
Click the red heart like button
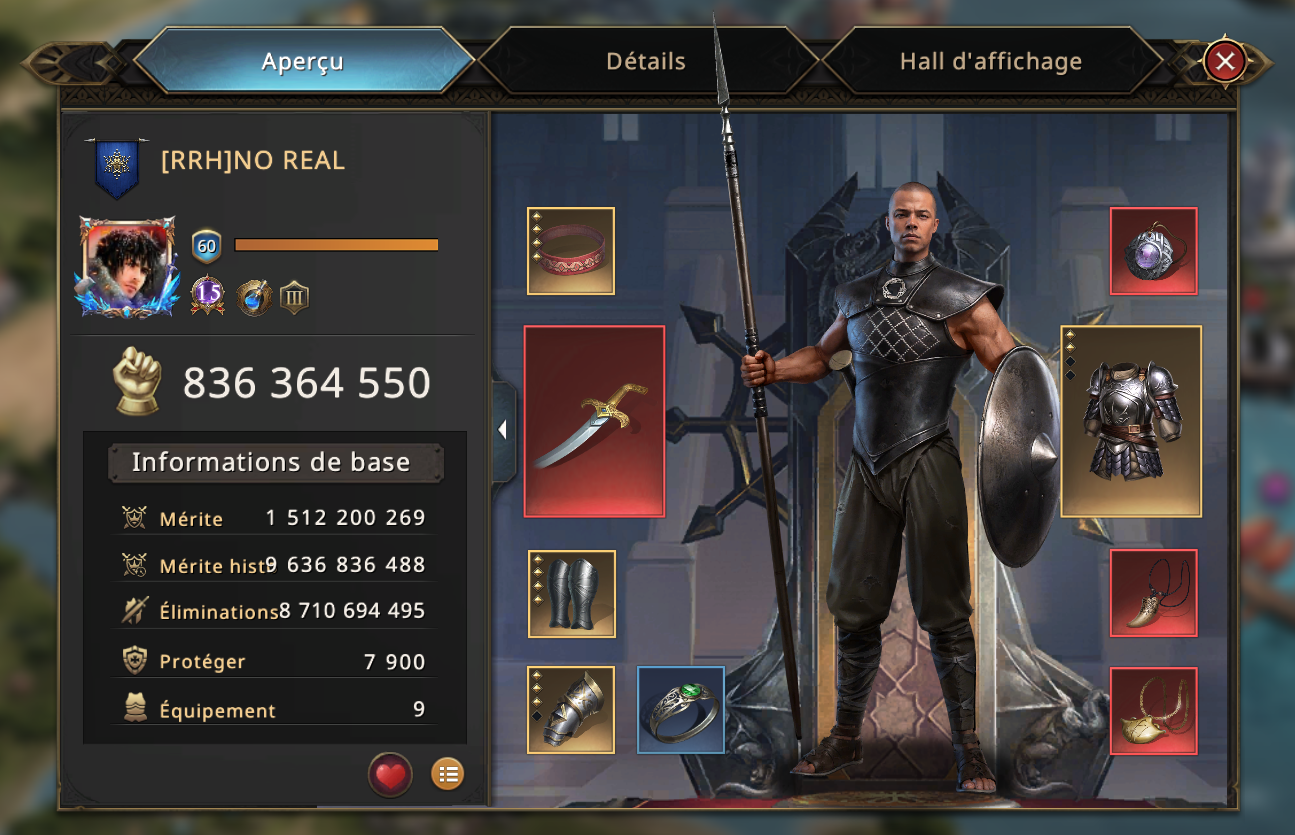pyautogui.click(x=390, y=775)
